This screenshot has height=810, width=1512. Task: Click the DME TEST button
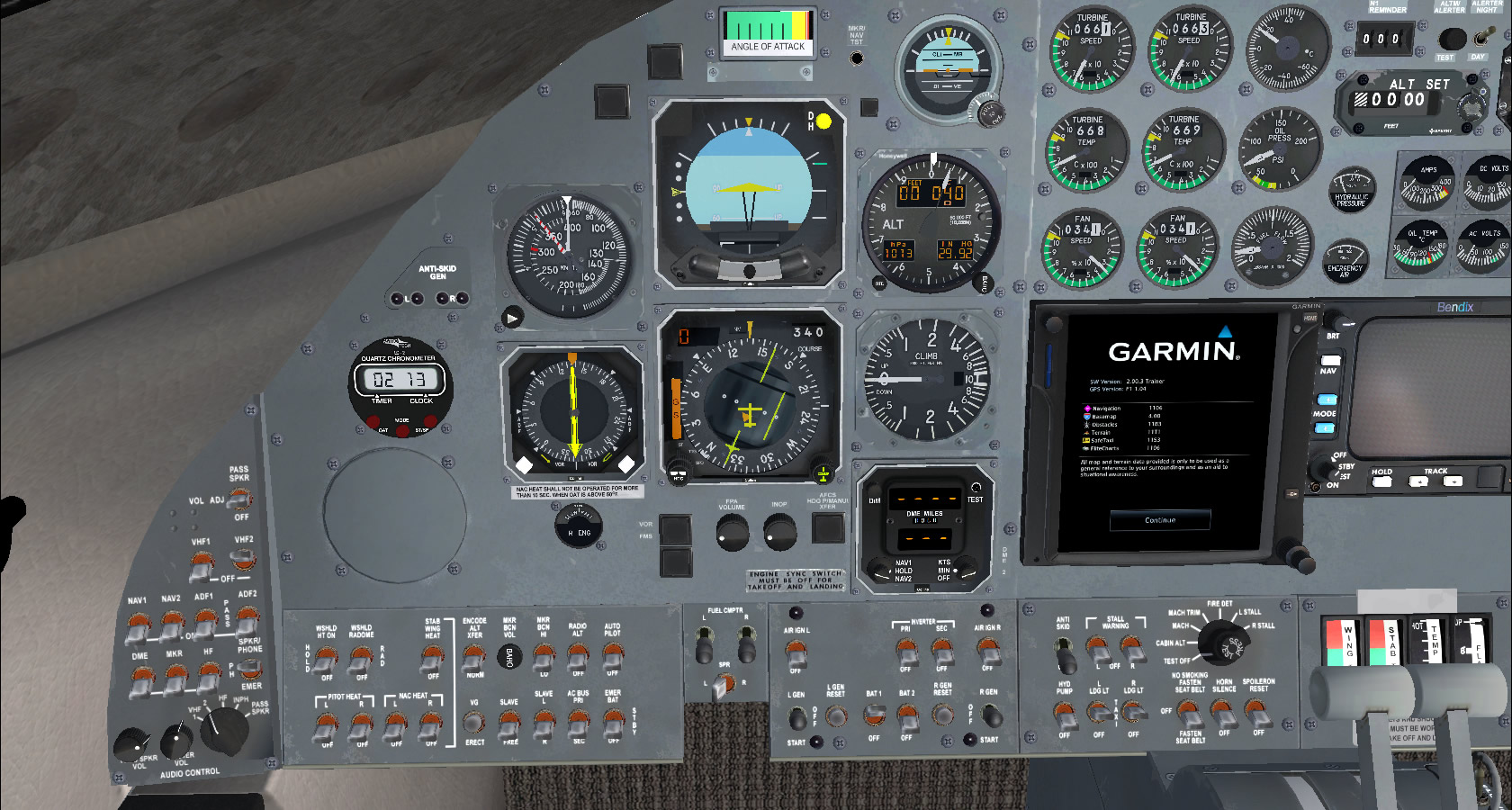(x=975, y=487)
